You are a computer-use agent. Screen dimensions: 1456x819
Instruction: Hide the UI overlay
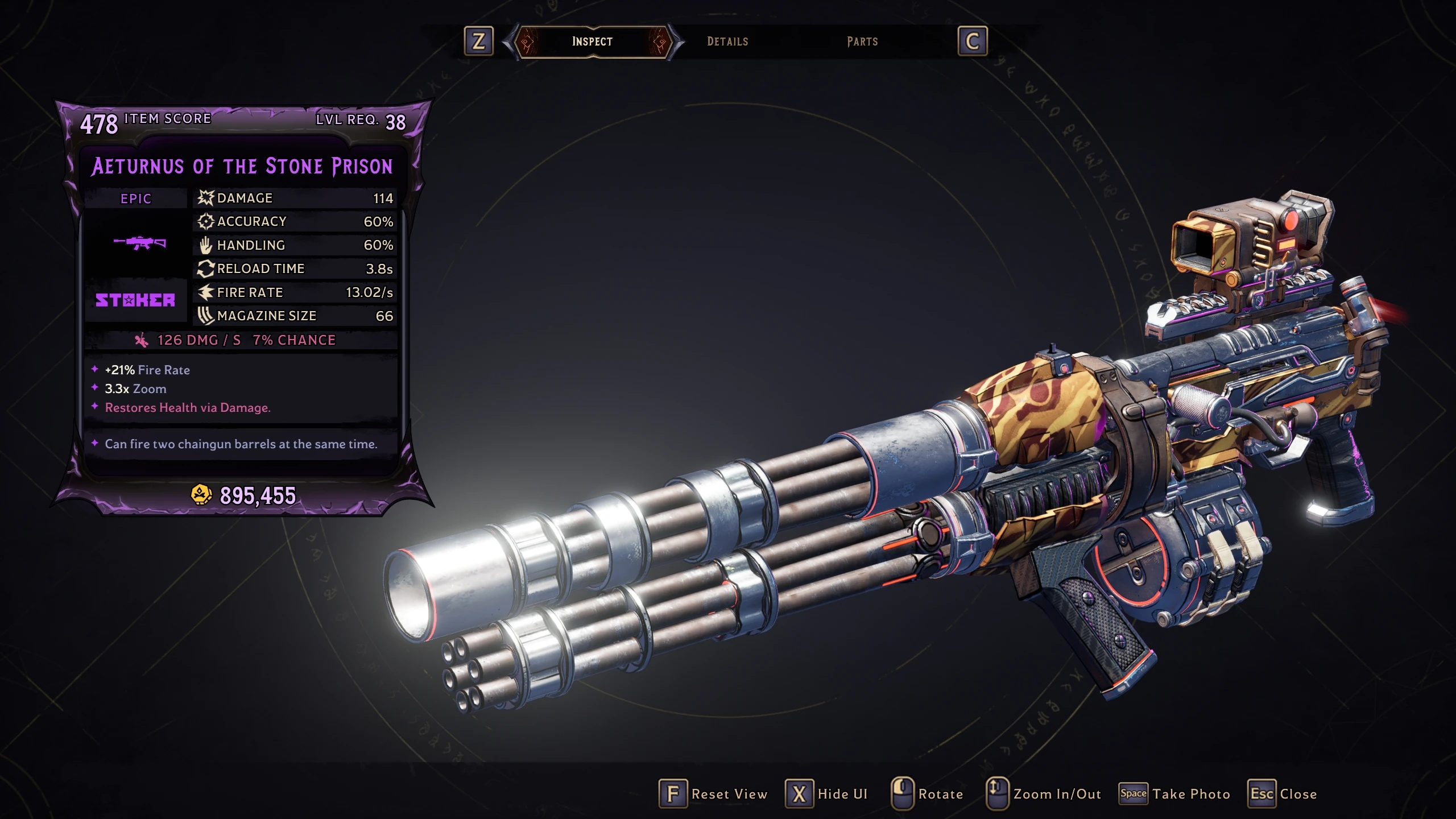point(827,794)
